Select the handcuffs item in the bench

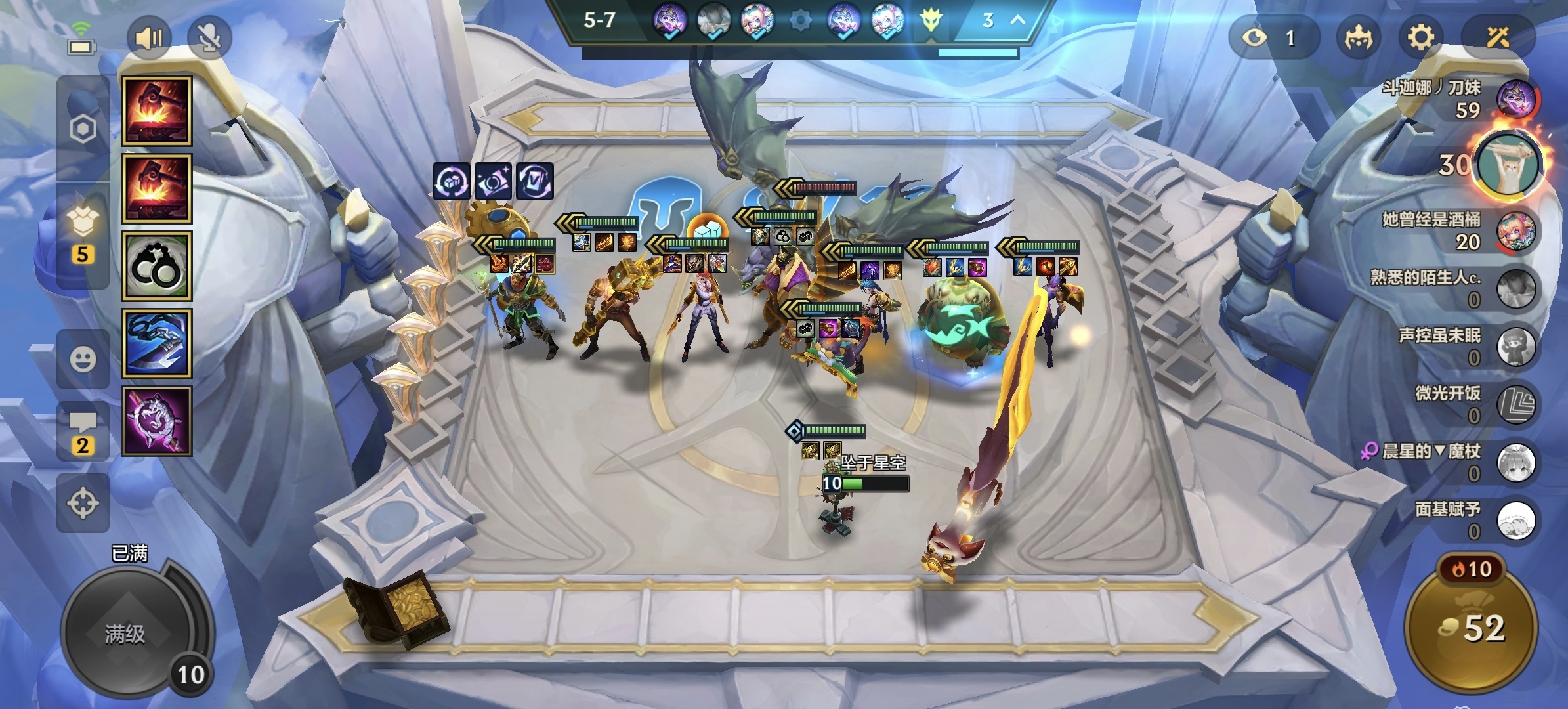coord(156,266)
